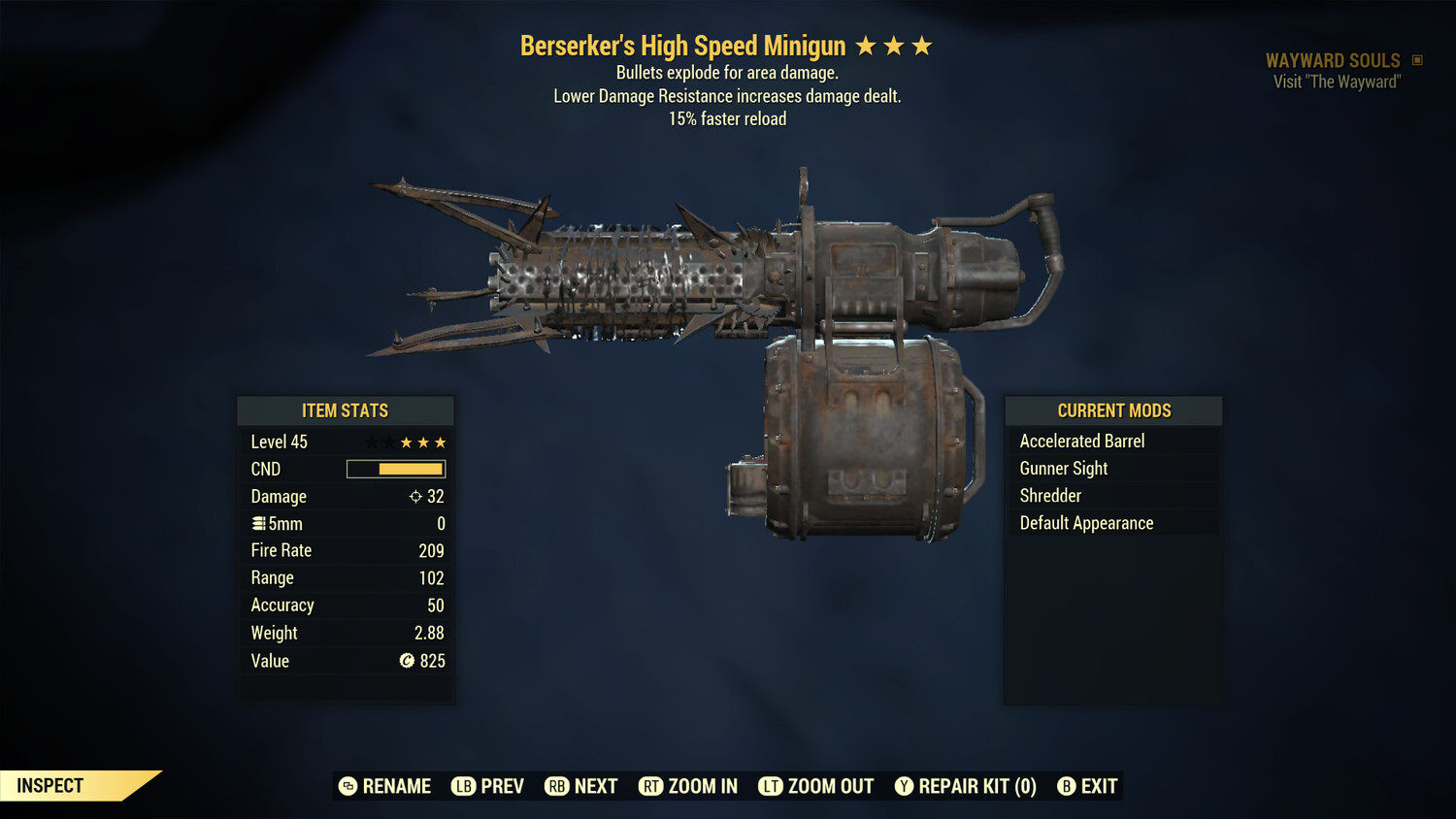Click the CND condition bar

(395, 469)
